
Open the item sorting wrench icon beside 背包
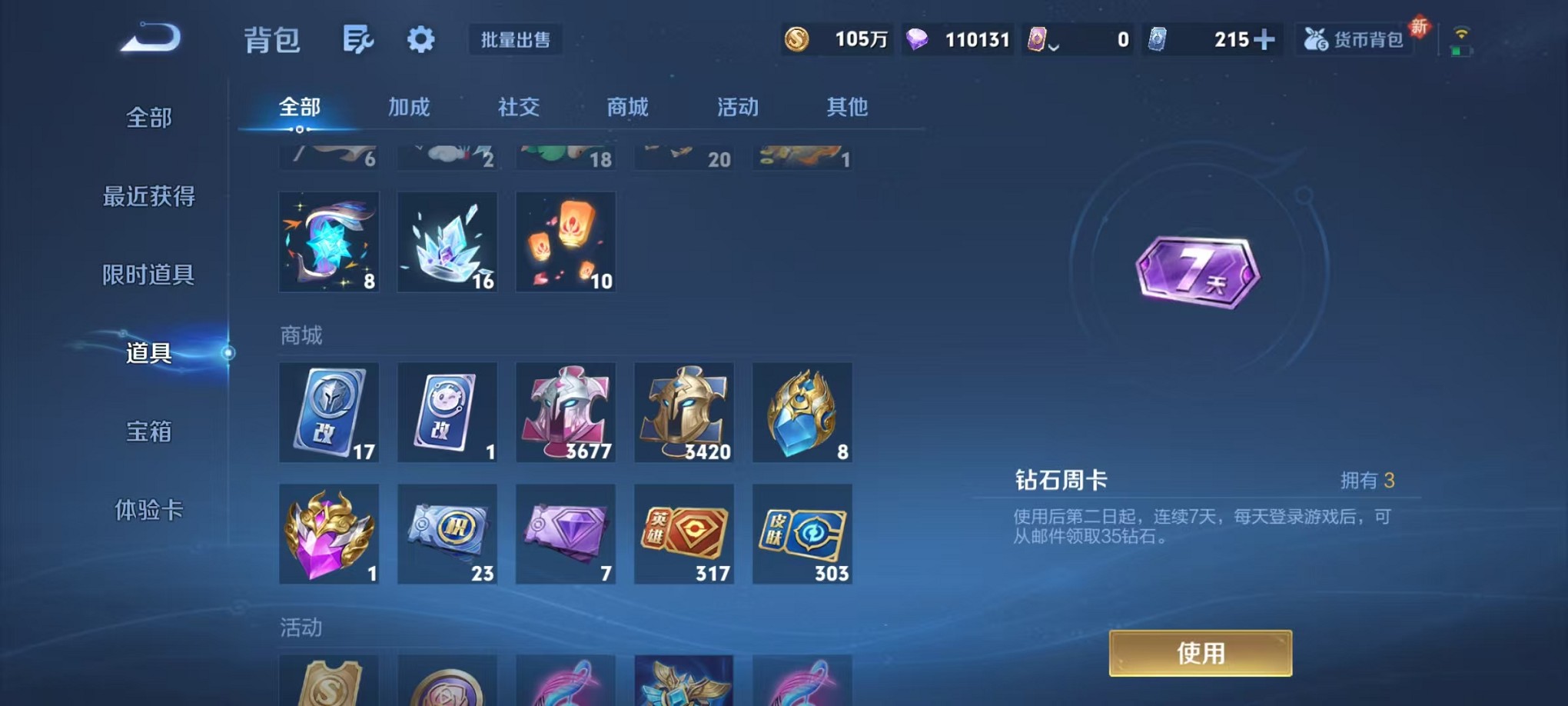[359, 38]
